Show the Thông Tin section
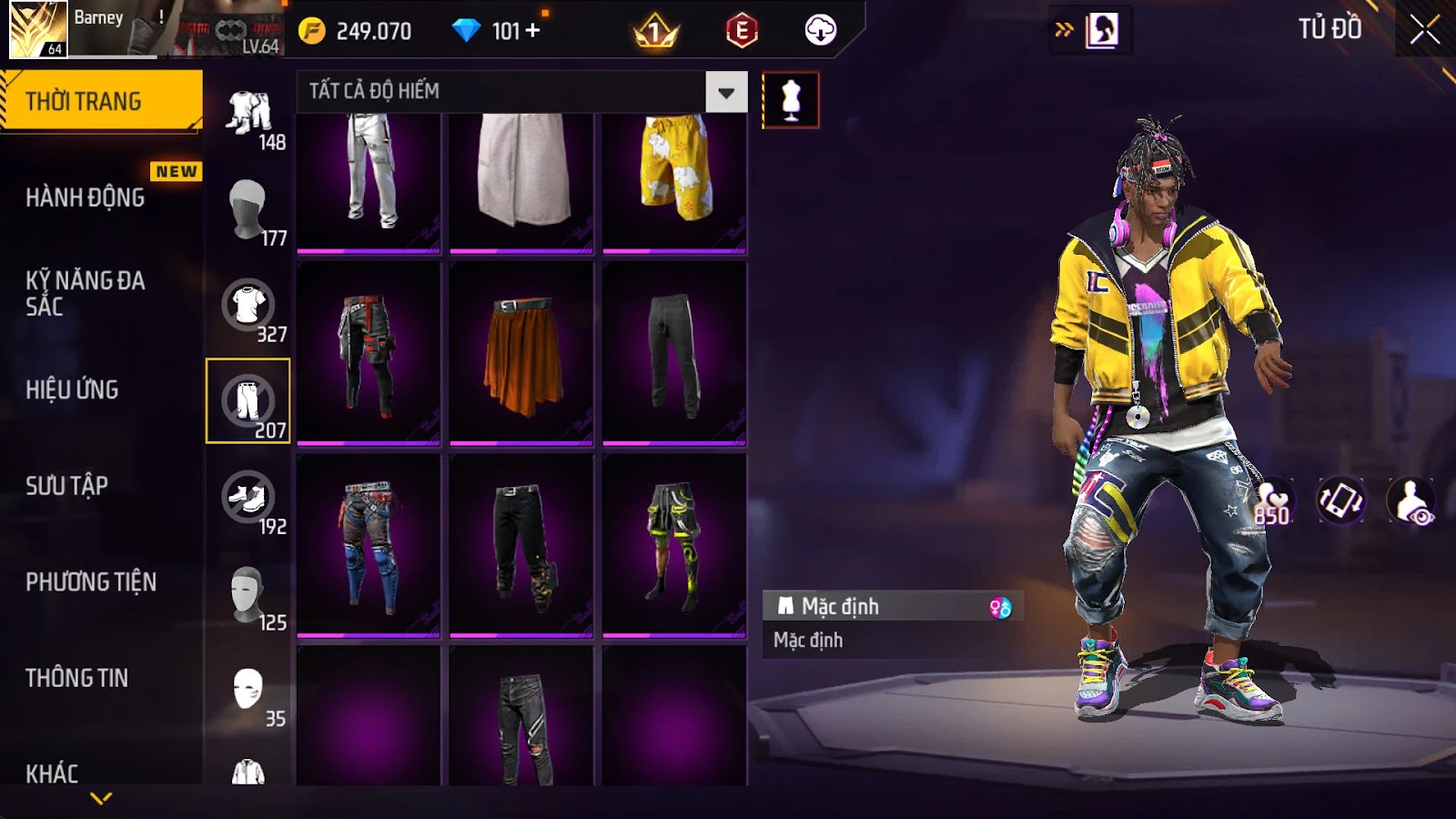Image resolution: width=1456 pixels, height=819 pixels. [77, 678]
